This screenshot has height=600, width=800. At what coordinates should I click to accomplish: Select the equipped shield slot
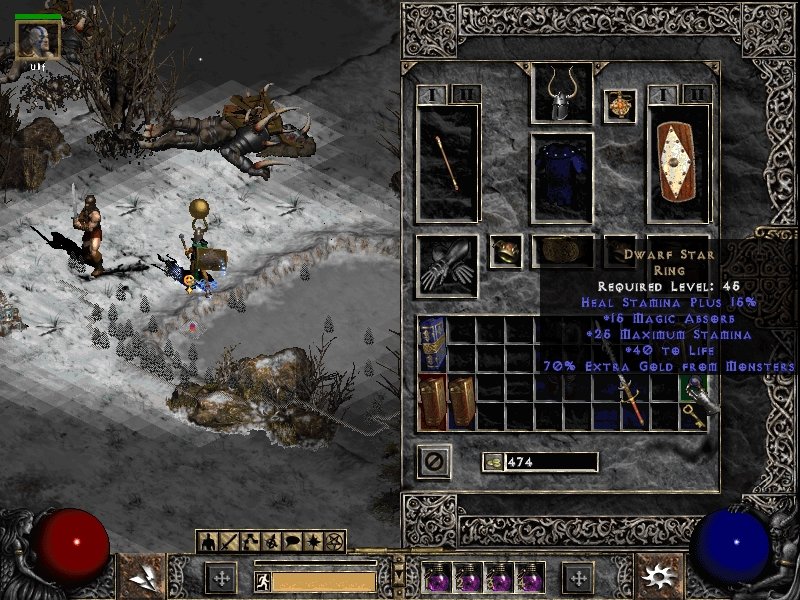(679, 163)
